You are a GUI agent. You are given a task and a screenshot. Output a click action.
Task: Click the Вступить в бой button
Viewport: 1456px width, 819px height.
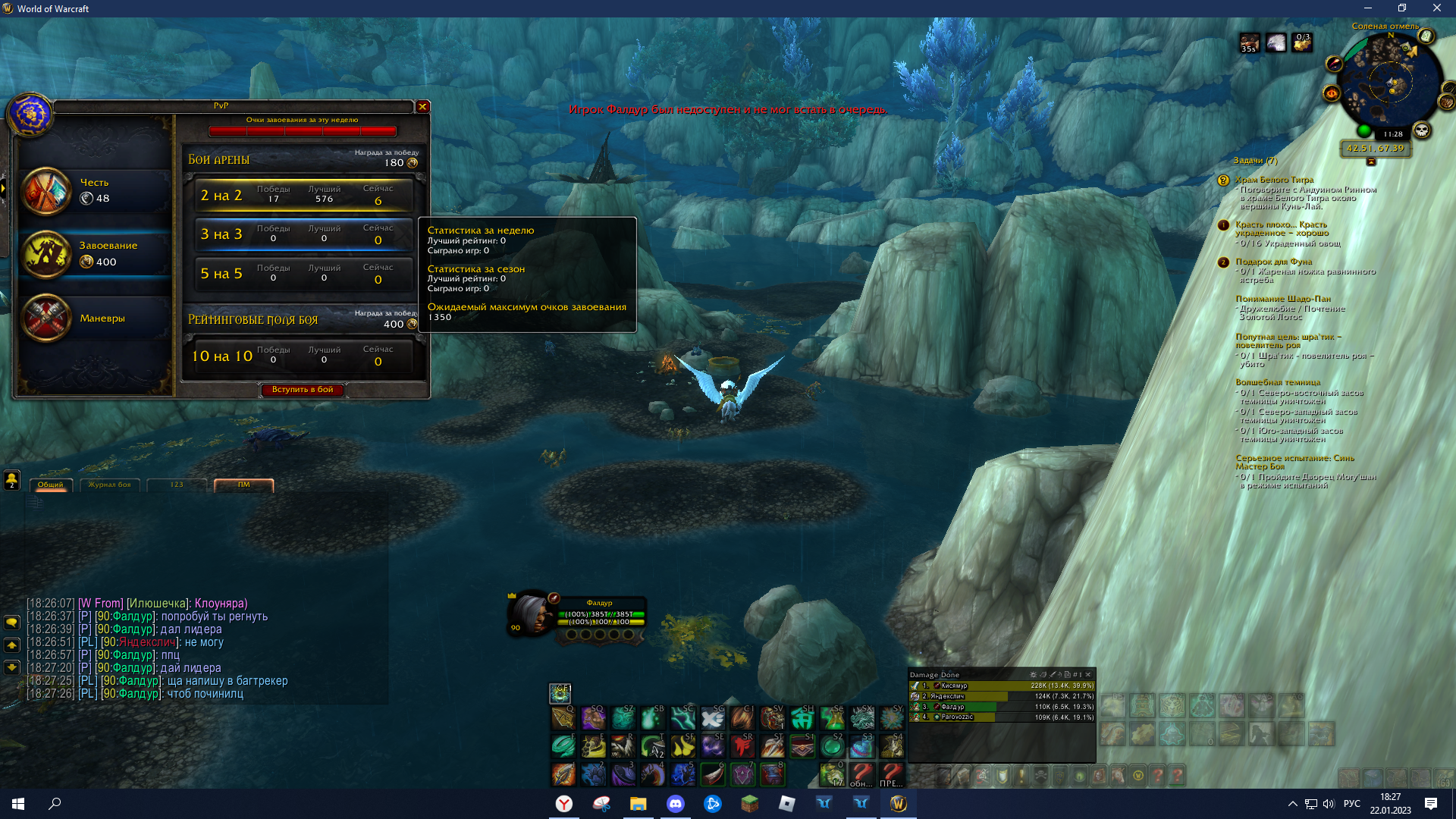click(303, 390)
